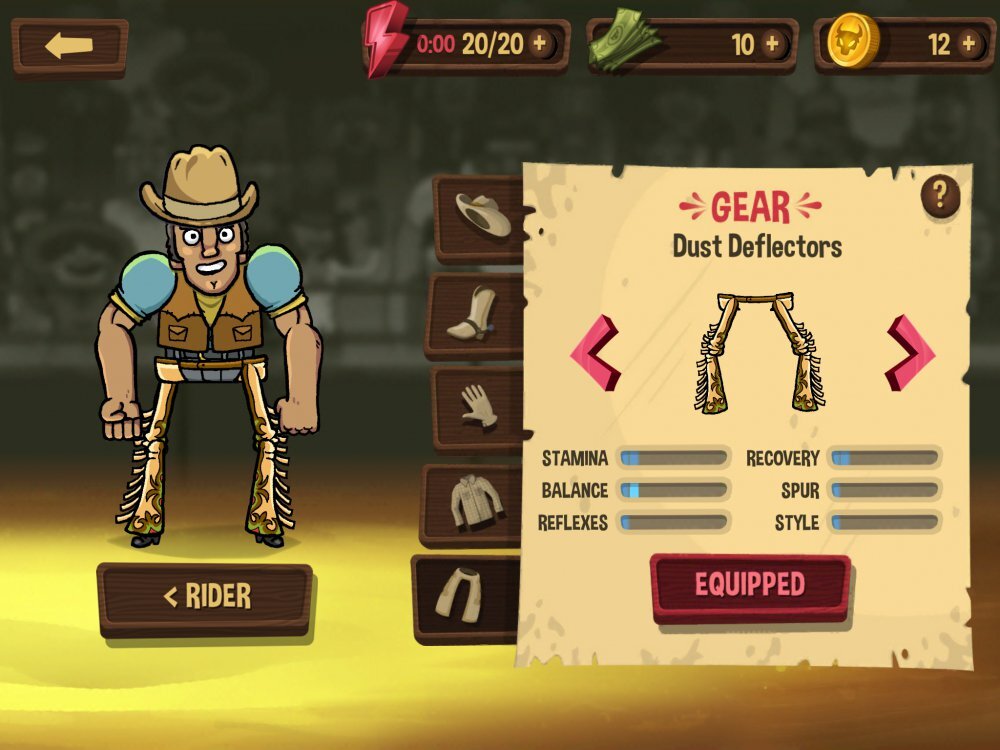Return to the Rider screen

(x=205, y=598)
